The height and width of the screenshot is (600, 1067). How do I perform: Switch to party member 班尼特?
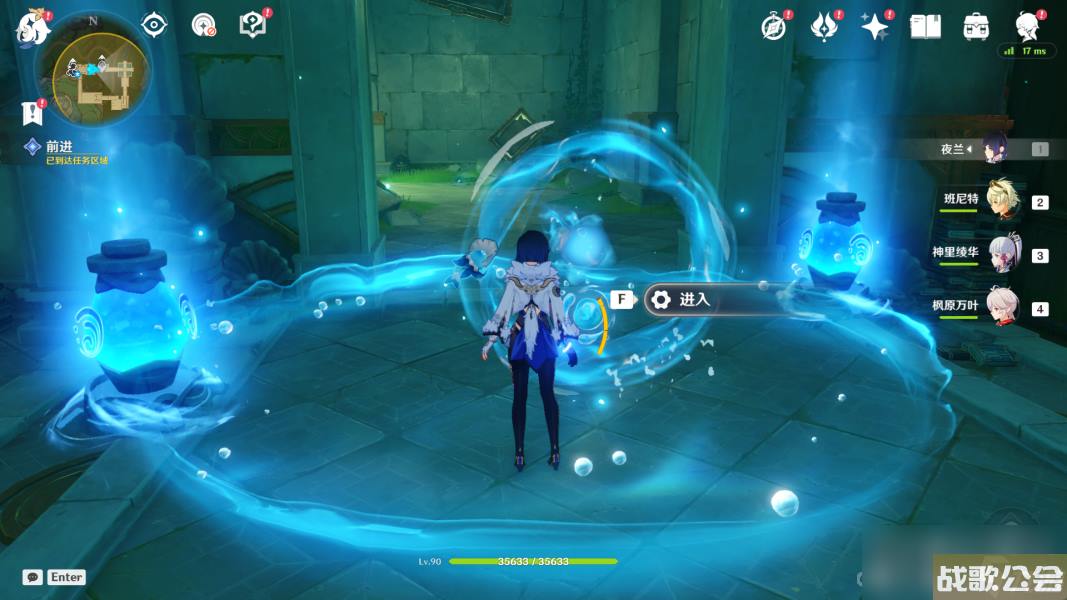coord(1002,201)
